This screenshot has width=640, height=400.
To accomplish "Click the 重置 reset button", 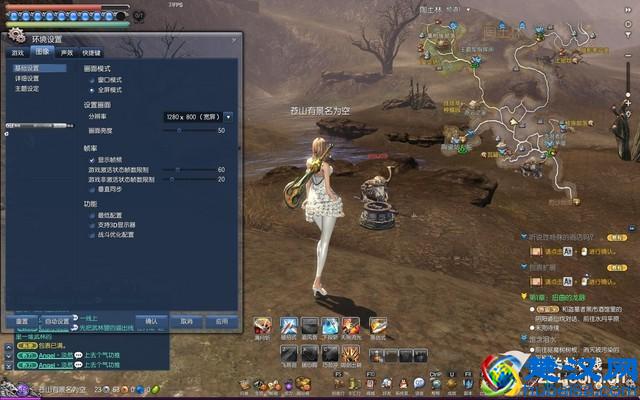I will (21, 322).
